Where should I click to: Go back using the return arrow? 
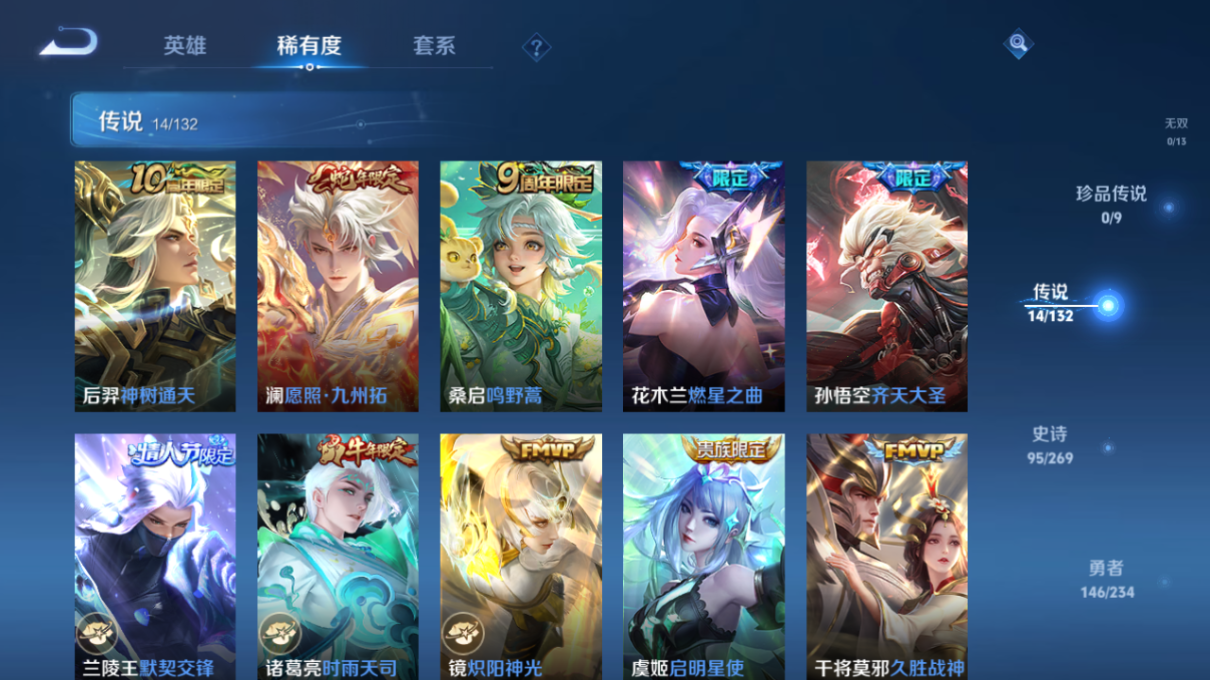click(x=68, y=43)
